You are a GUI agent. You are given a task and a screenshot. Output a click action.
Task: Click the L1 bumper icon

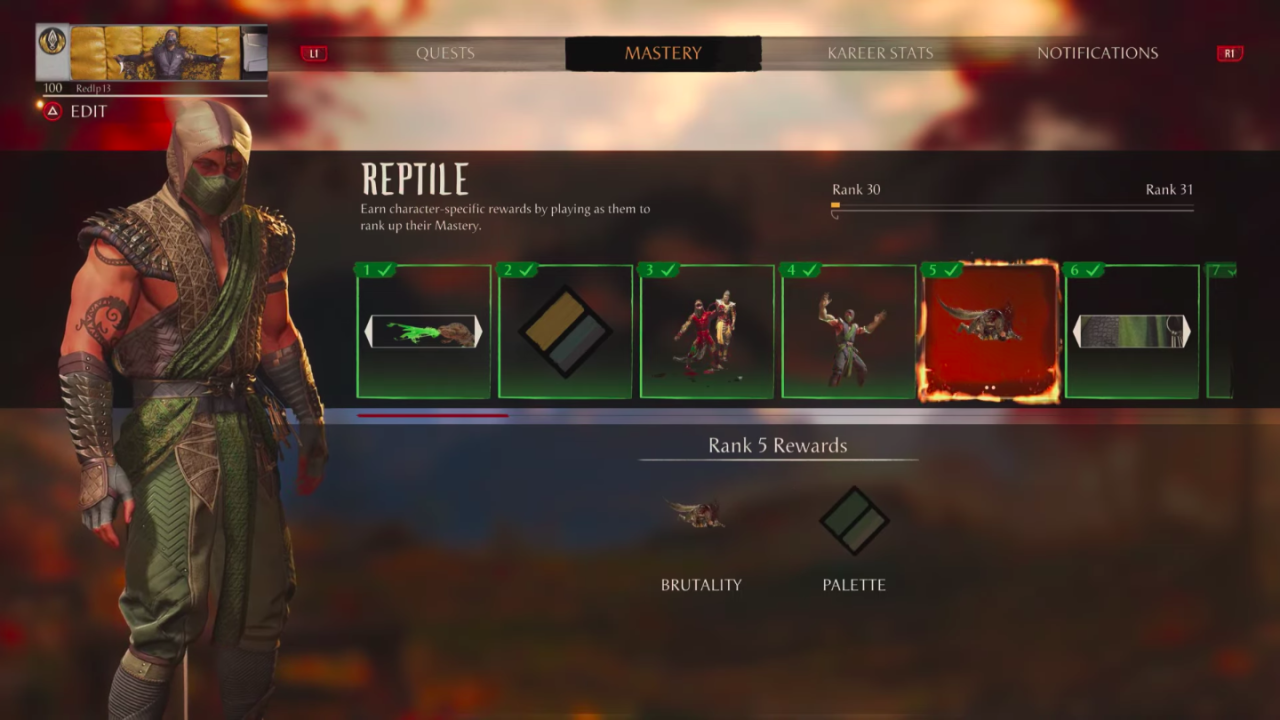pyautogui.click(x=314, y=53)
